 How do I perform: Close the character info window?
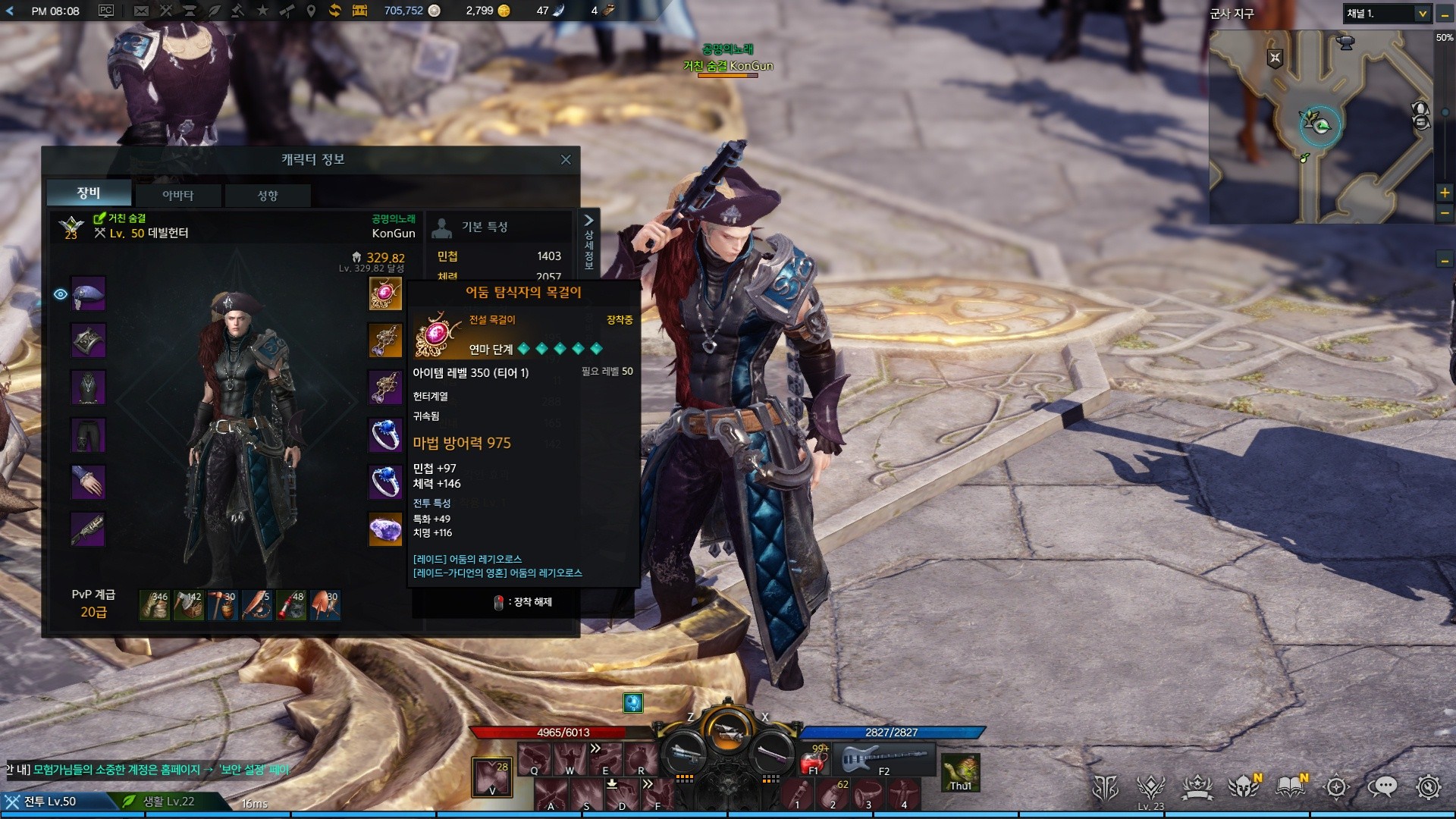pos(565,159)
